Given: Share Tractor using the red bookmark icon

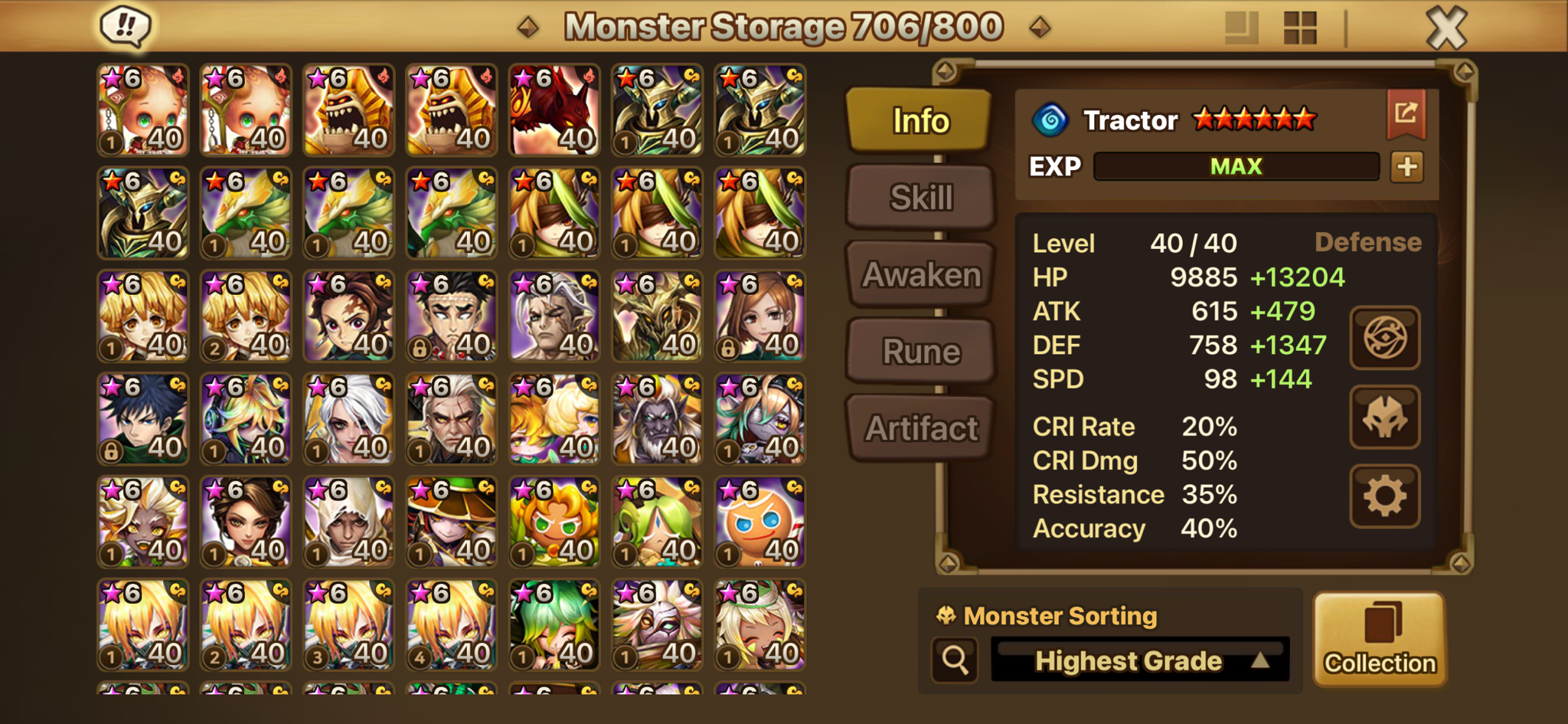Looking at the screenshot, I should point(1406,115).
